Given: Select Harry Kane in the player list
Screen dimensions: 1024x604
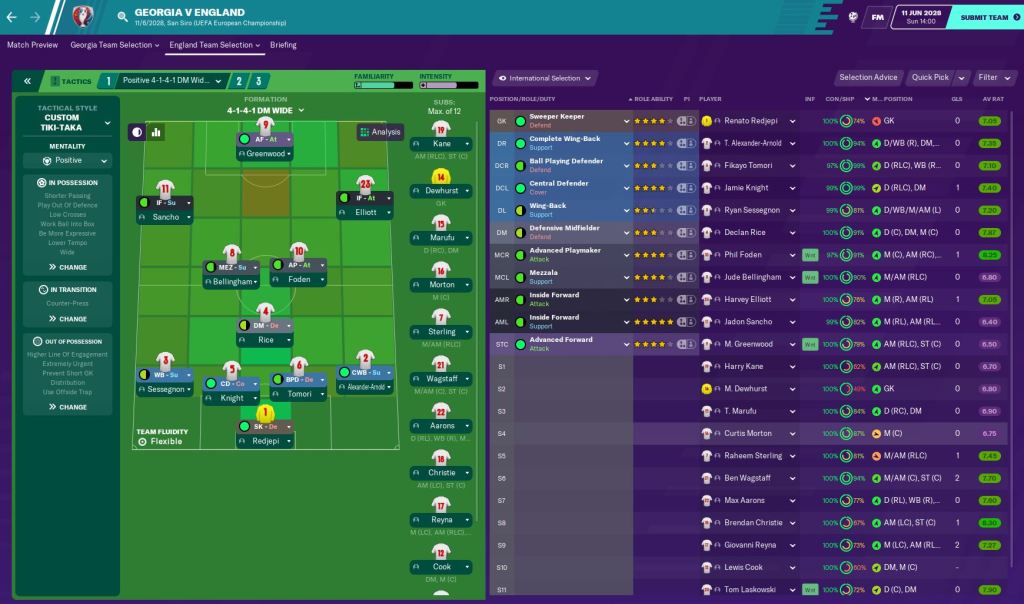Looking at the screenshot, I should click(x=743, y=367).
